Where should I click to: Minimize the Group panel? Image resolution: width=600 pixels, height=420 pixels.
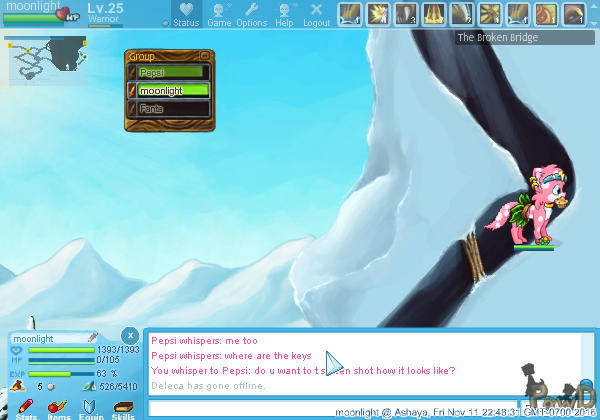click(x=204, y=56)
